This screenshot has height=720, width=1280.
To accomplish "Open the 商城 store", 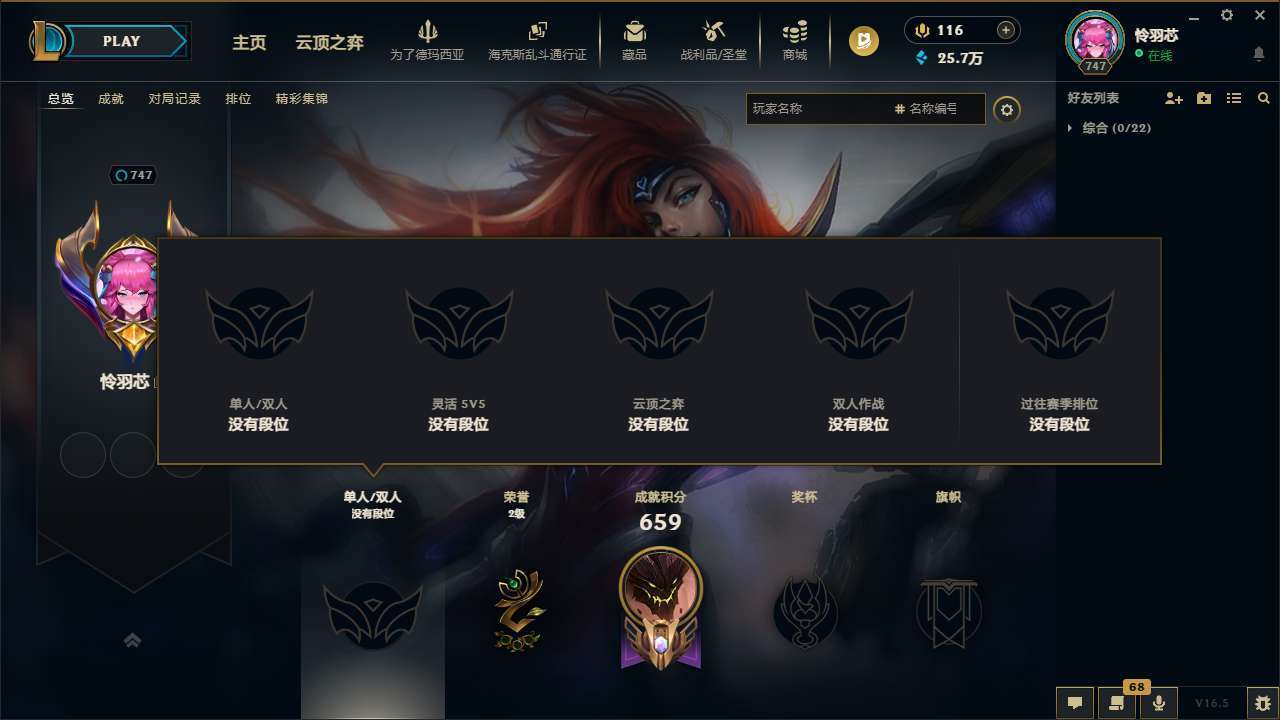I will [x=795, y=40].
